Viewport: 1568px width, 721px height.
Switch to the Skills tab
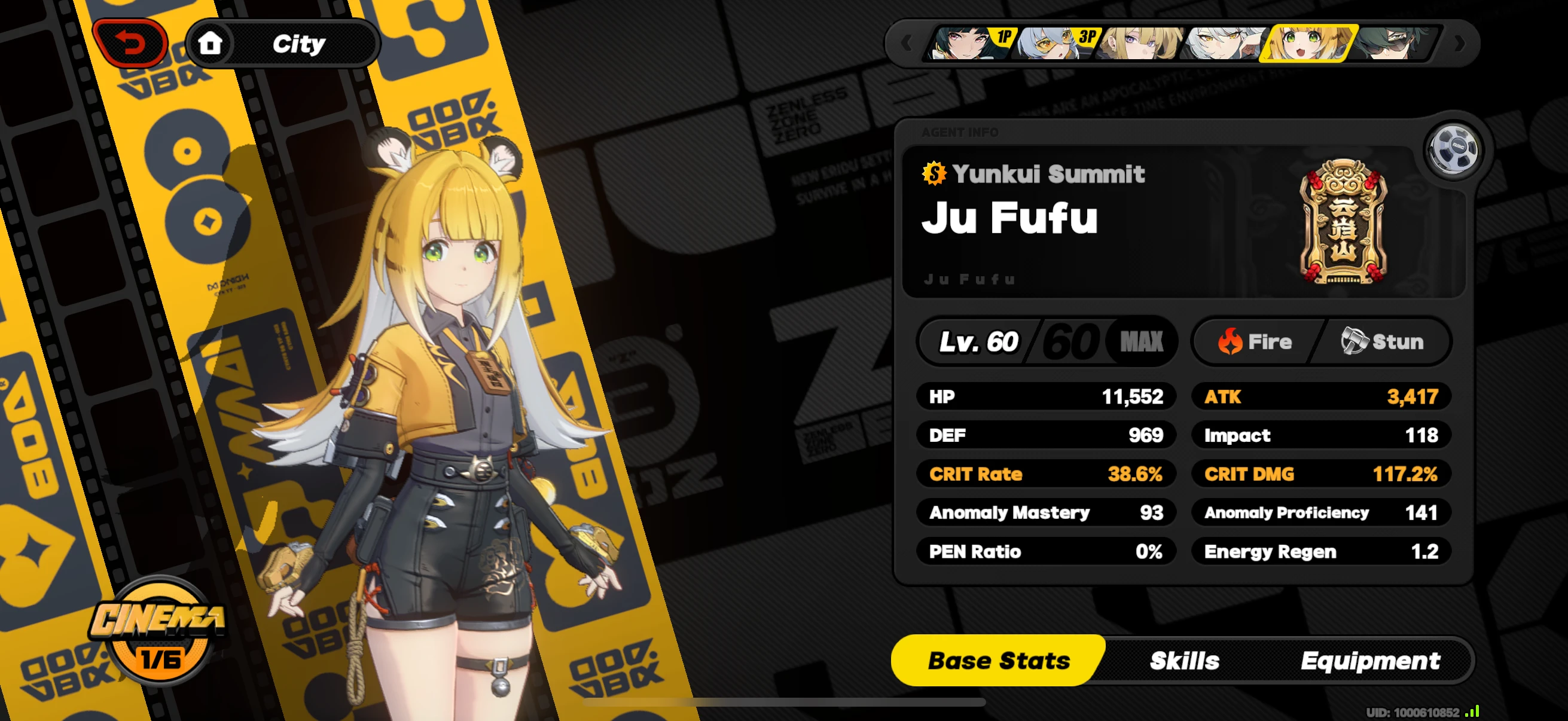[1185, 660]
